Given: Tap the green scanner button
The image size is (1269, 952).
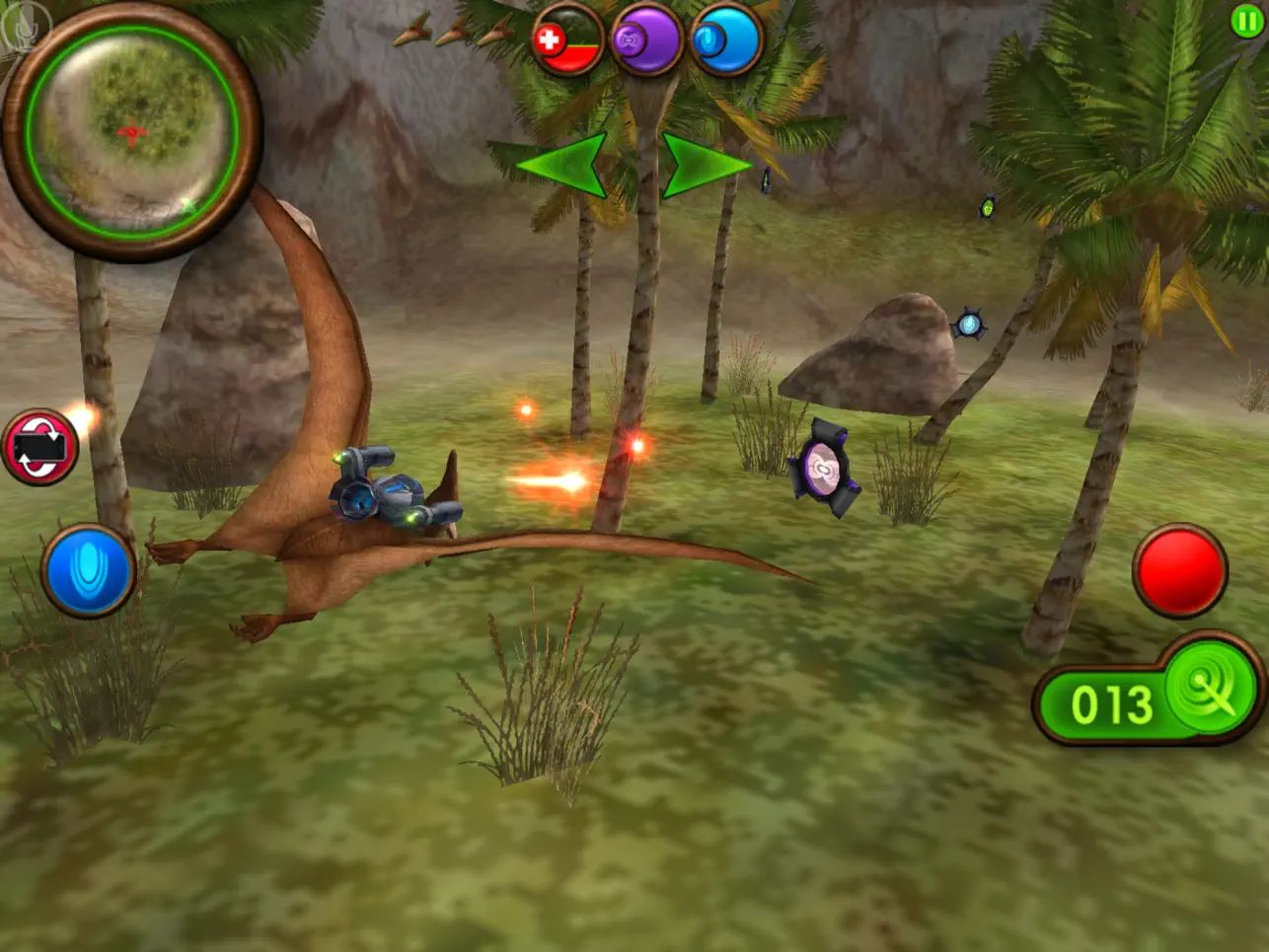Looking at the screenshot, I should coord(1210,688).
